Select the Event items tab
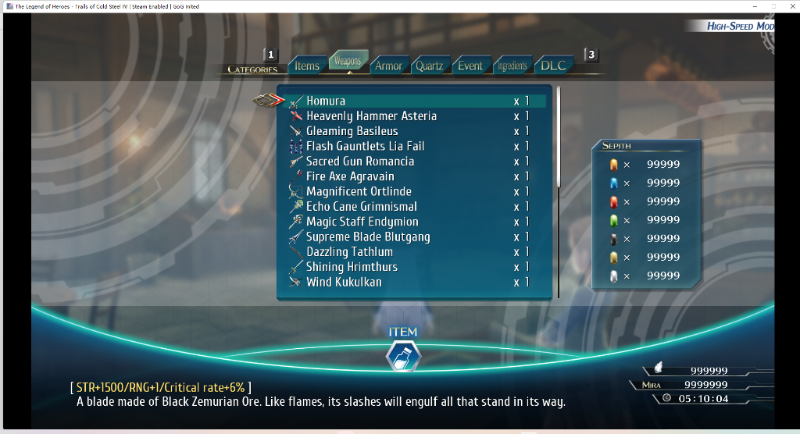This screenshot has height=434, width=800. pyautogui.click(x=469, y=66)
